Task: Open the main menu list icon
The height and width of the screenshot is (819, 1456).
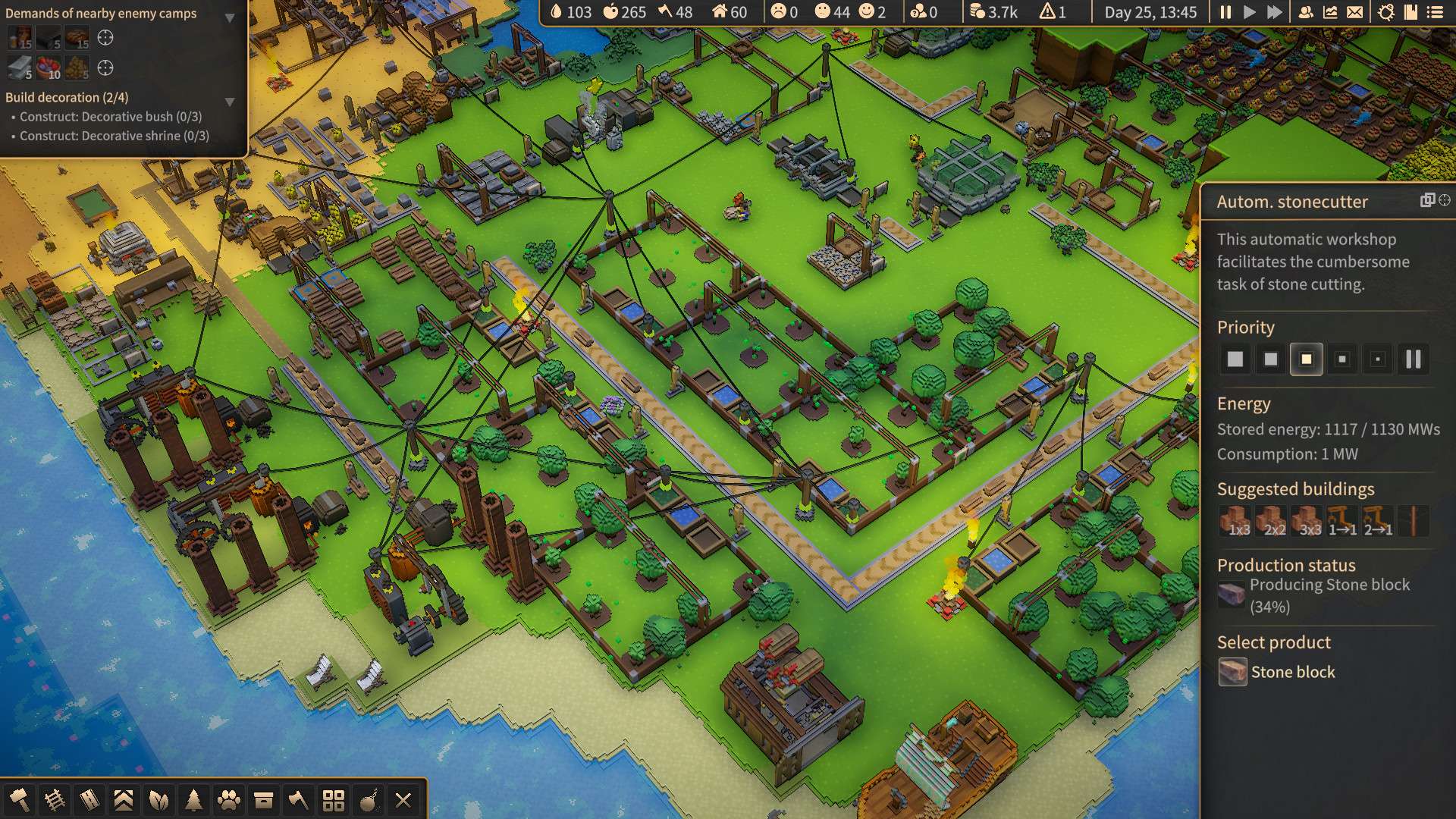Action: (1435, 12)
